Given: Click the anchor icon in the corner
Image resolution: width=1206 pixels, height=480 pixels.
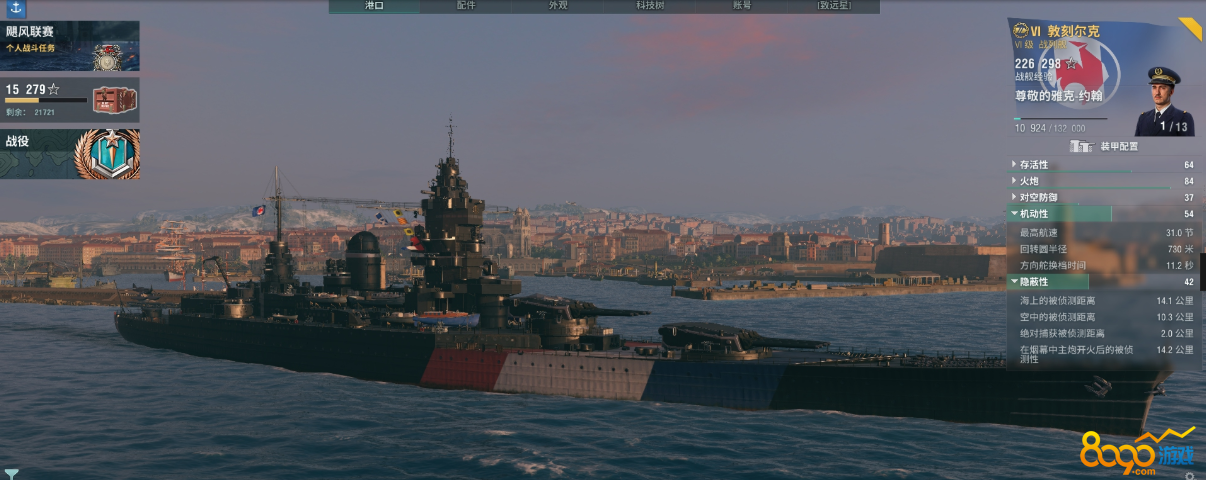Looking at the screenshot, I should click(x=13, y=9).
